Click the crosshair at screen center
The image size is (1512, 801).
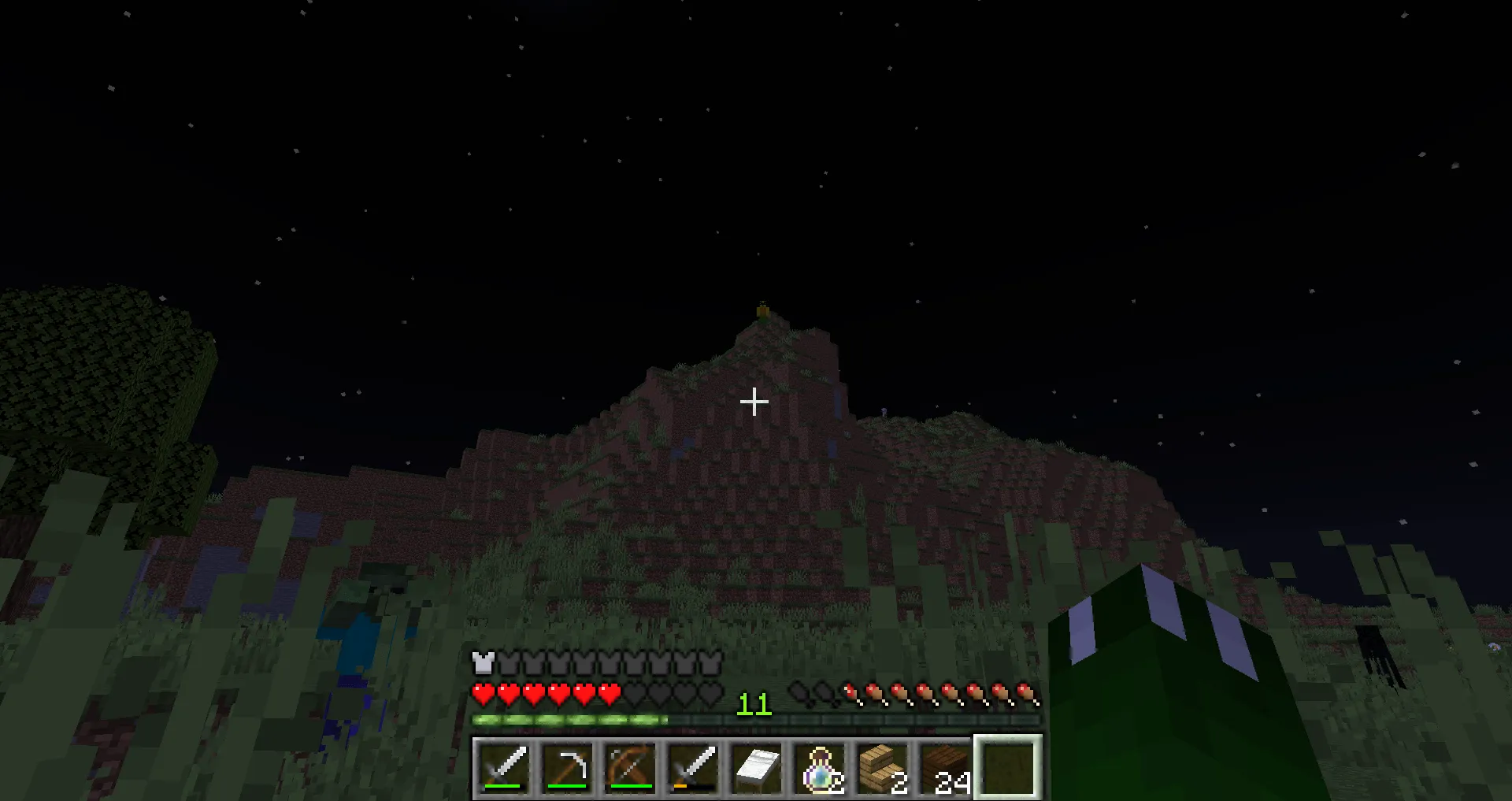[754, 402]
